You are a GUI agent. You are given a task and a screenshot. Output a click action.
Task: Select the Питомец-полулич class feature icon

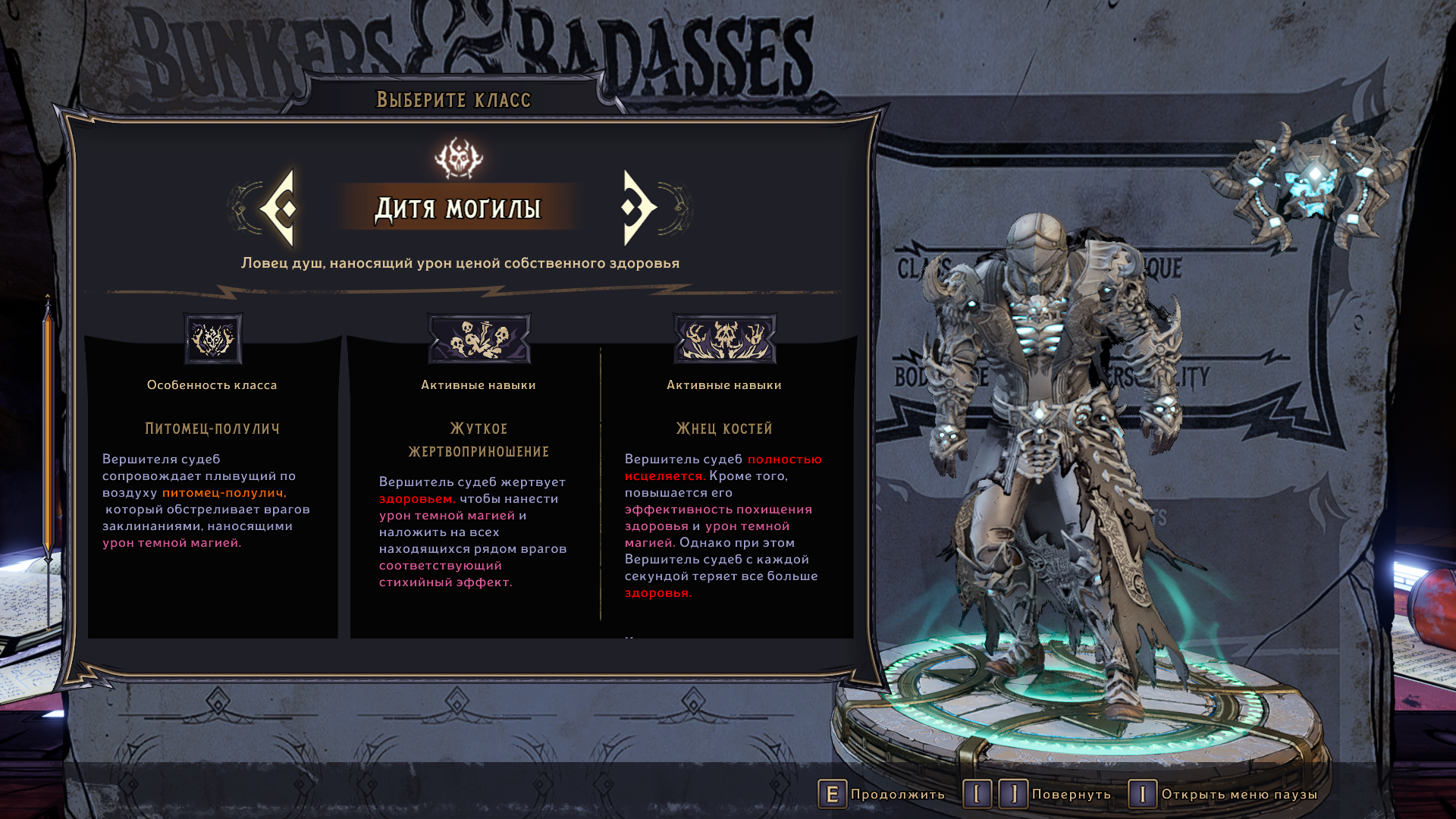tap(213, 339)
